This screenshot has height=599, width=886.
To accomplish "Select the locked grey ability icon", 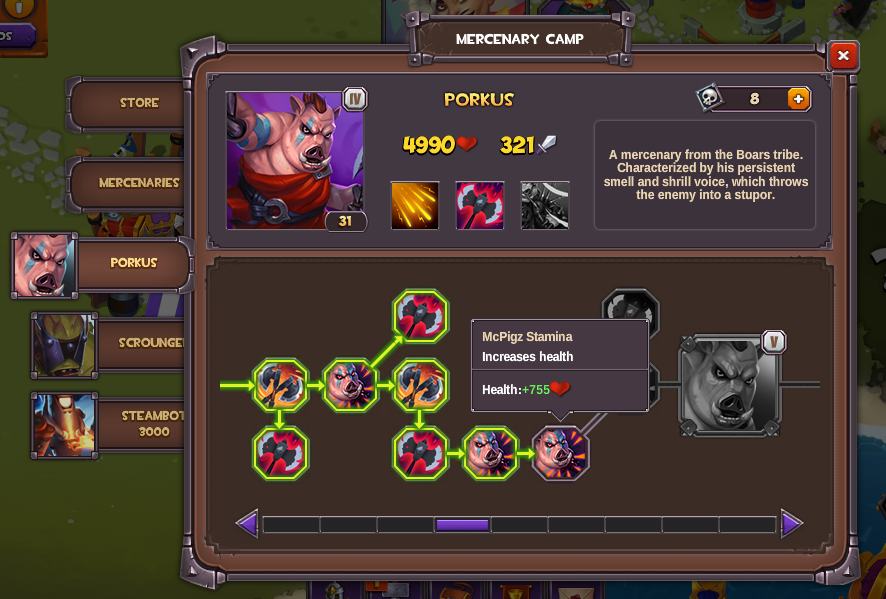I will pos(545,205).
